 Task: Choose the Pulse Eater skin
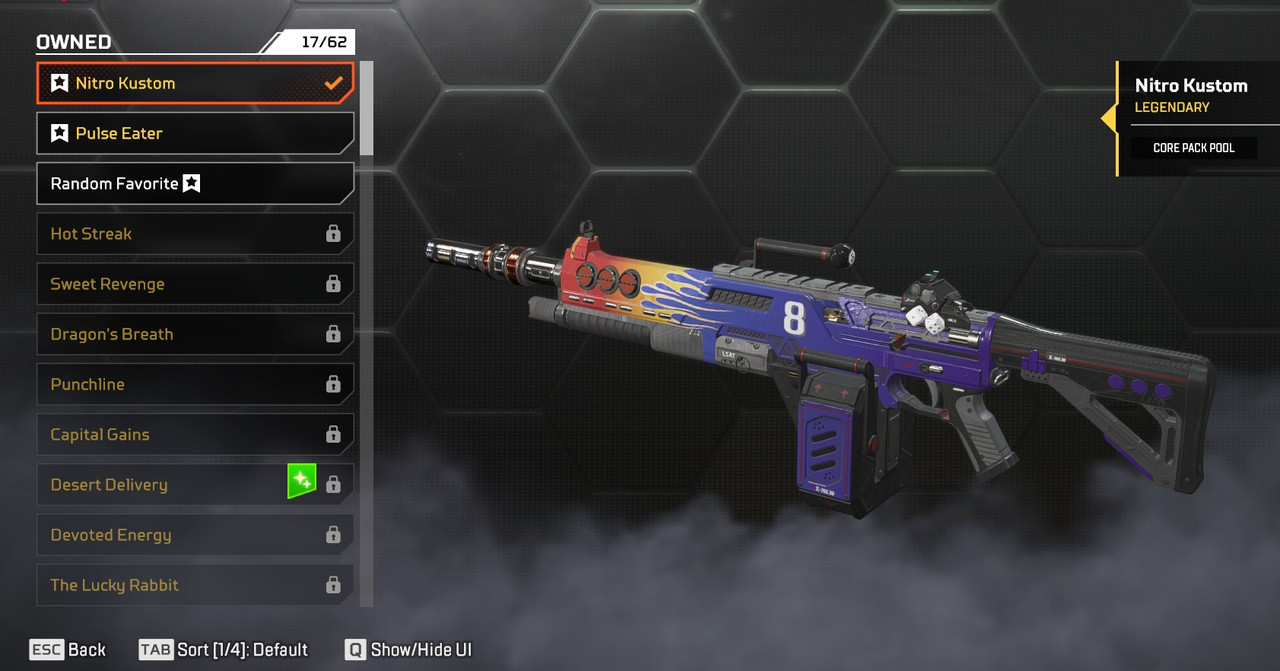tap(195, 133)
